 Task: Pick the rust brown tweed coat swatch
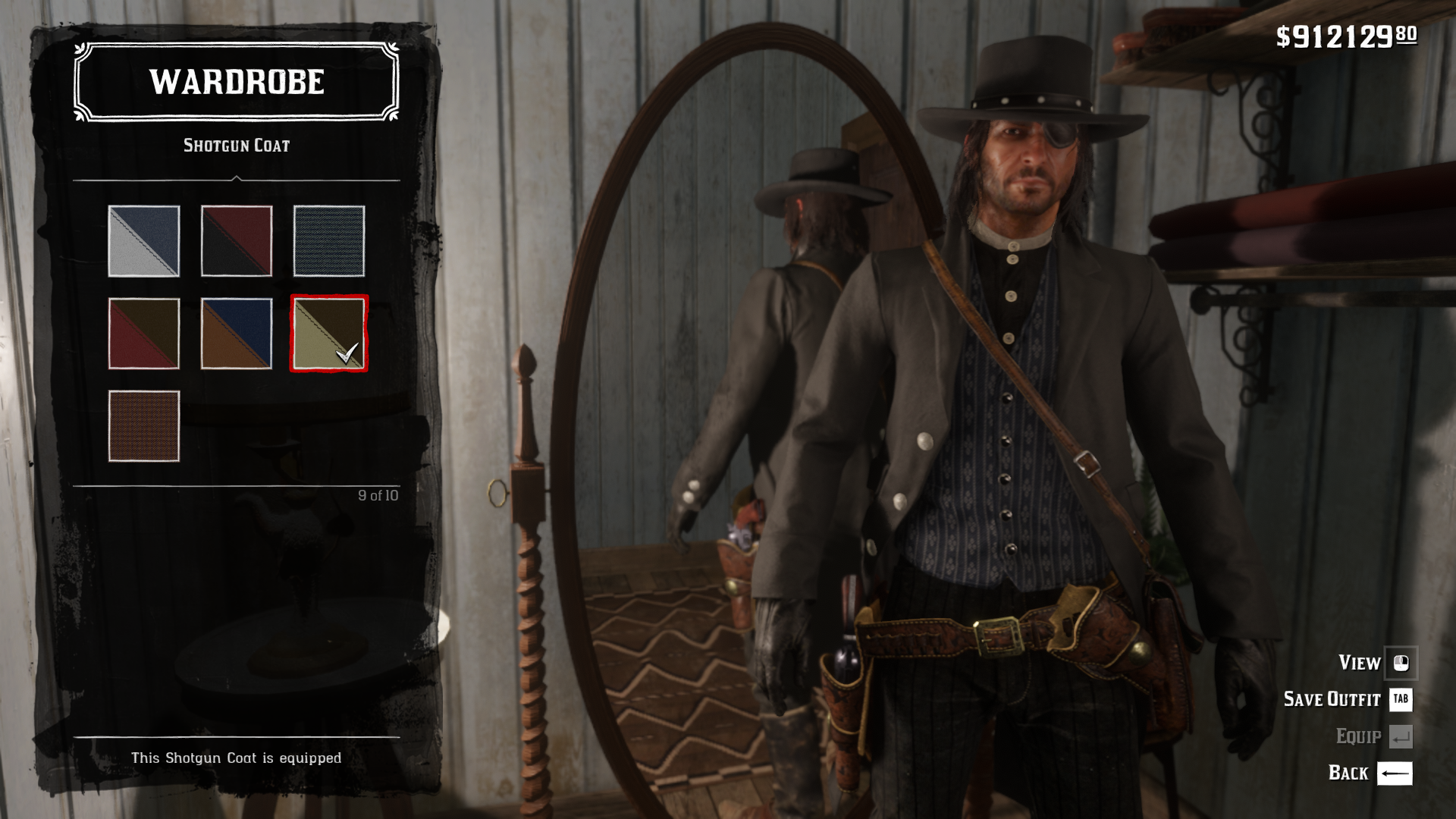tap(144, 426)
